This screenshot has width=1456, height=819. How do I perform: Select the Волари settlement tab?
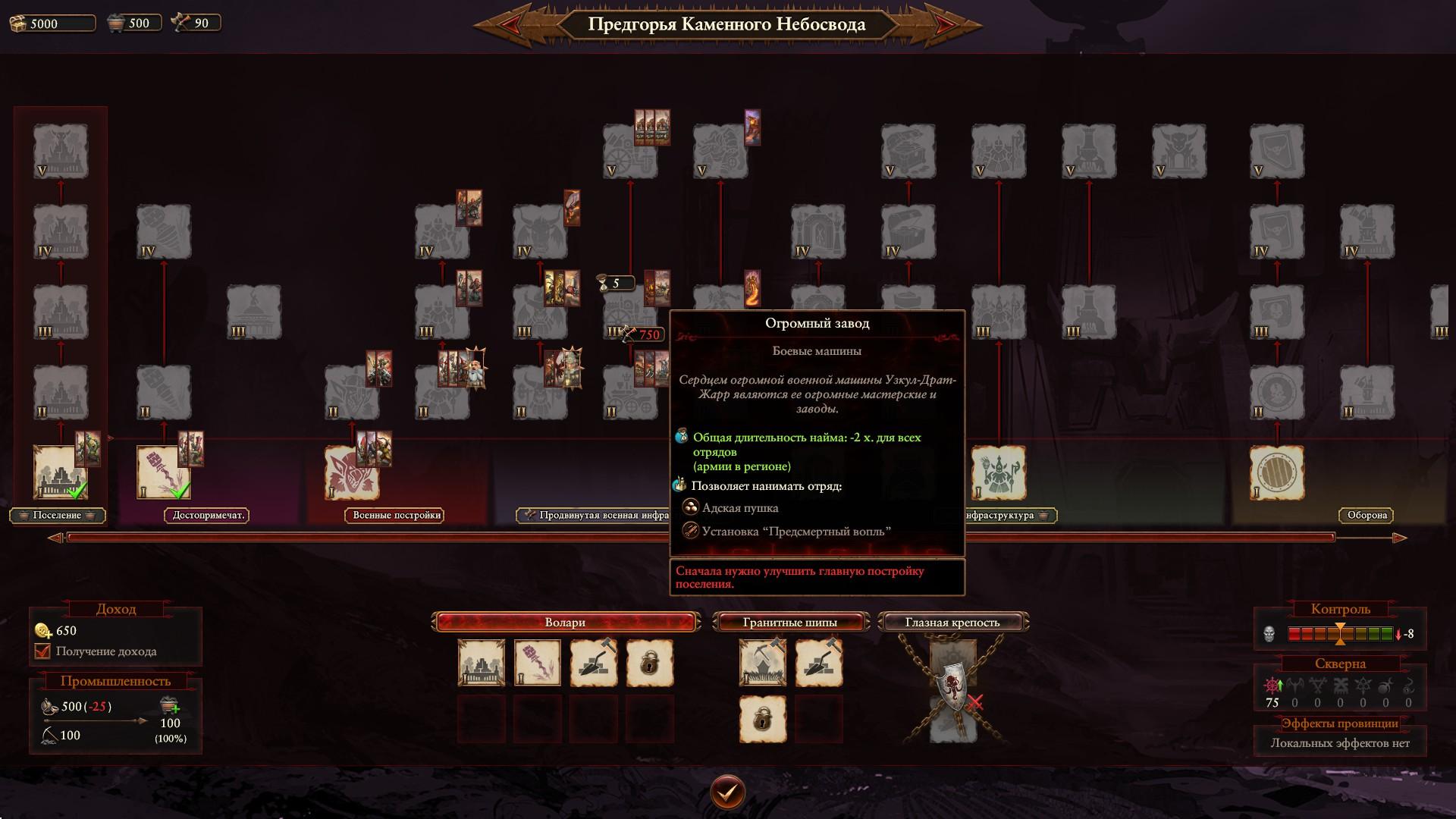tap(565, 623)
